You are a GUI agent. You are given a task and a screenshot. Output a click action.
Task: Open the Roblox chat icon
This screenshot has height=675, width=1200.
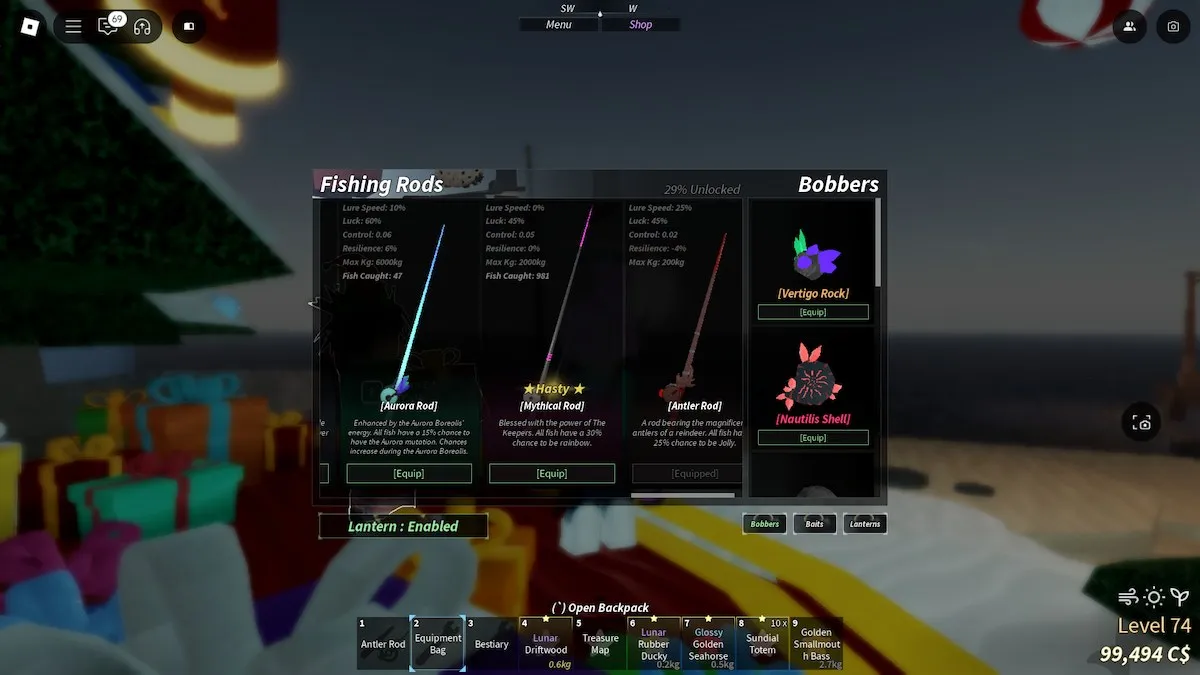pos(107,27)
